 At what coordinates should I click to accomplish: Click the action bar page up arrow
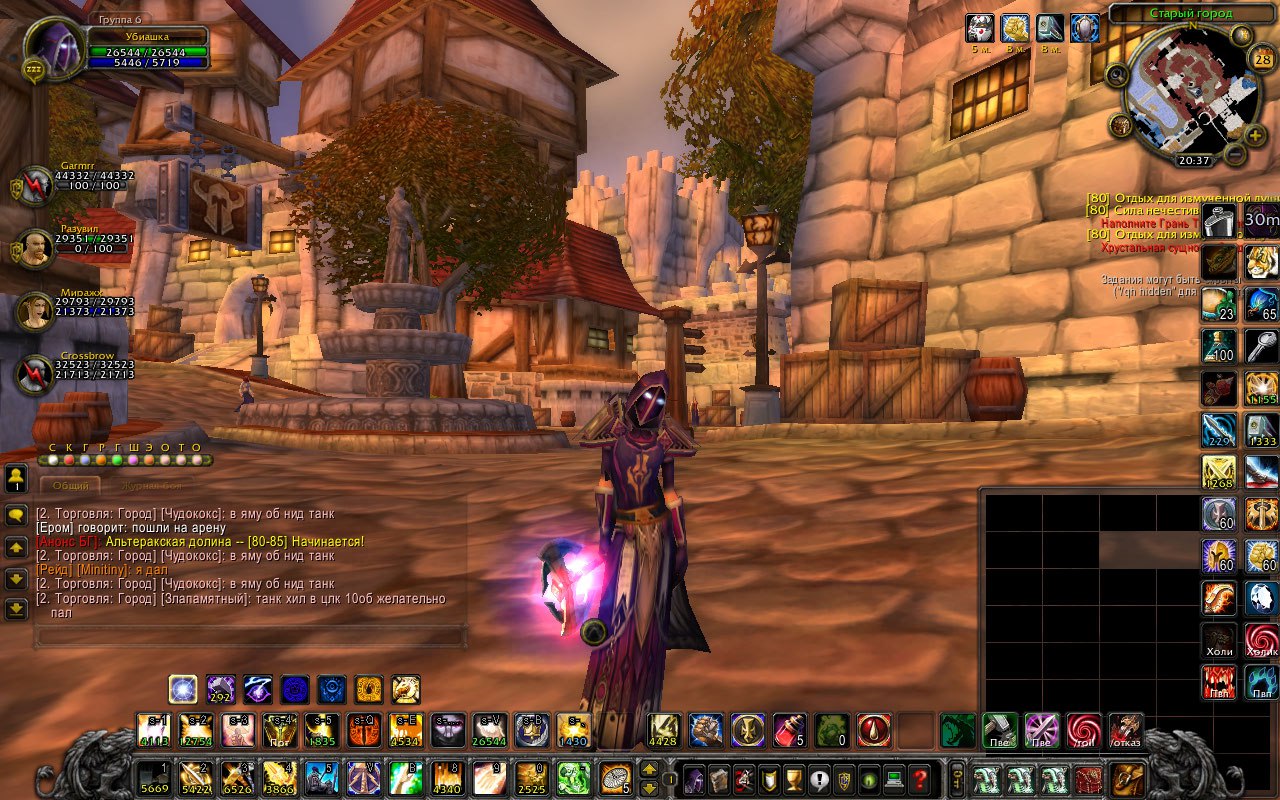tap(649, 770)
